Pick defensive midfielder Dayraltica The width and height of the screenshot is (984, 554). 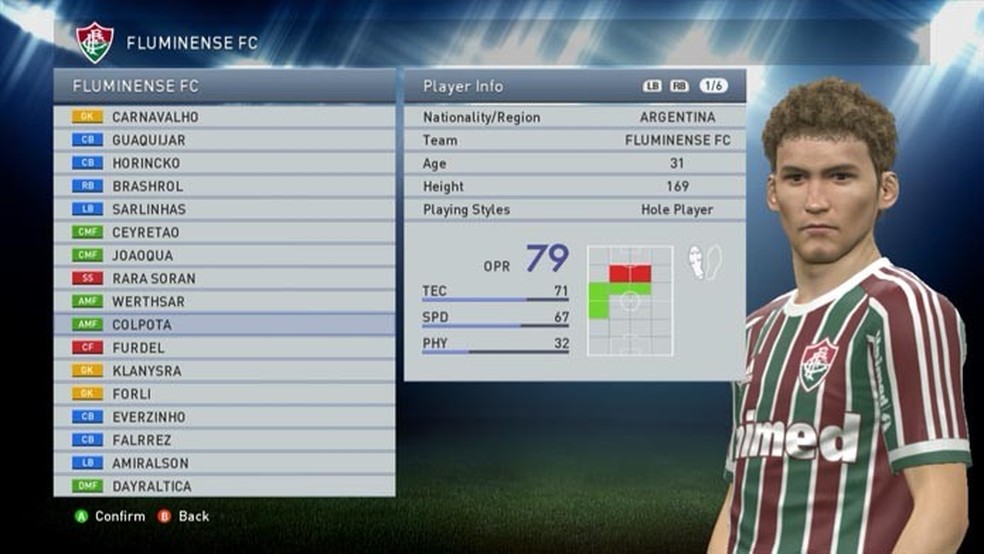pyautogui.click(x=224, y=486)
